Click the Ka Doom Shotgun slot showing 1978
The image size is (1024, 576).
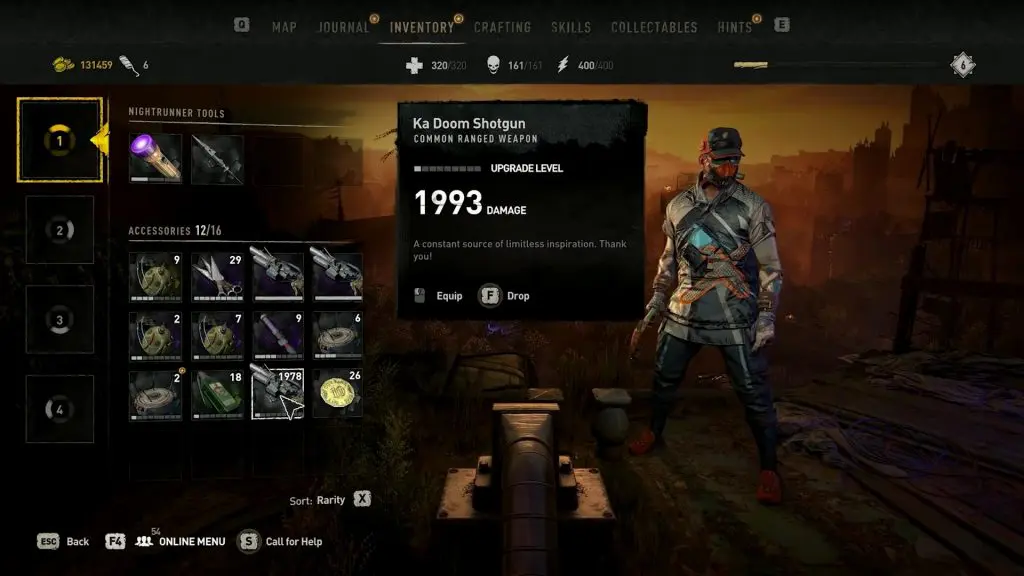277,394
